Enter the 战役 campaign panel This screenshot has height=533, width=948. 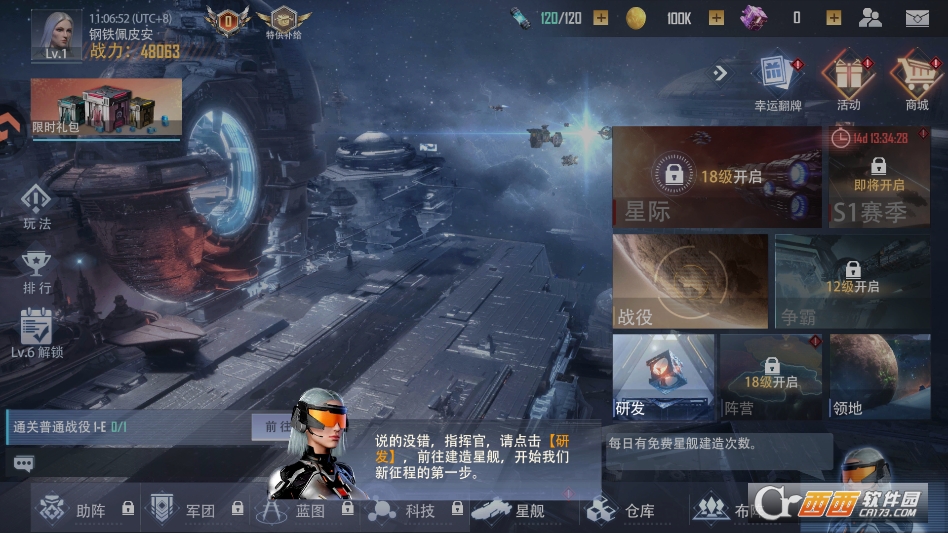pyautogui.click(x=690, y=281)
